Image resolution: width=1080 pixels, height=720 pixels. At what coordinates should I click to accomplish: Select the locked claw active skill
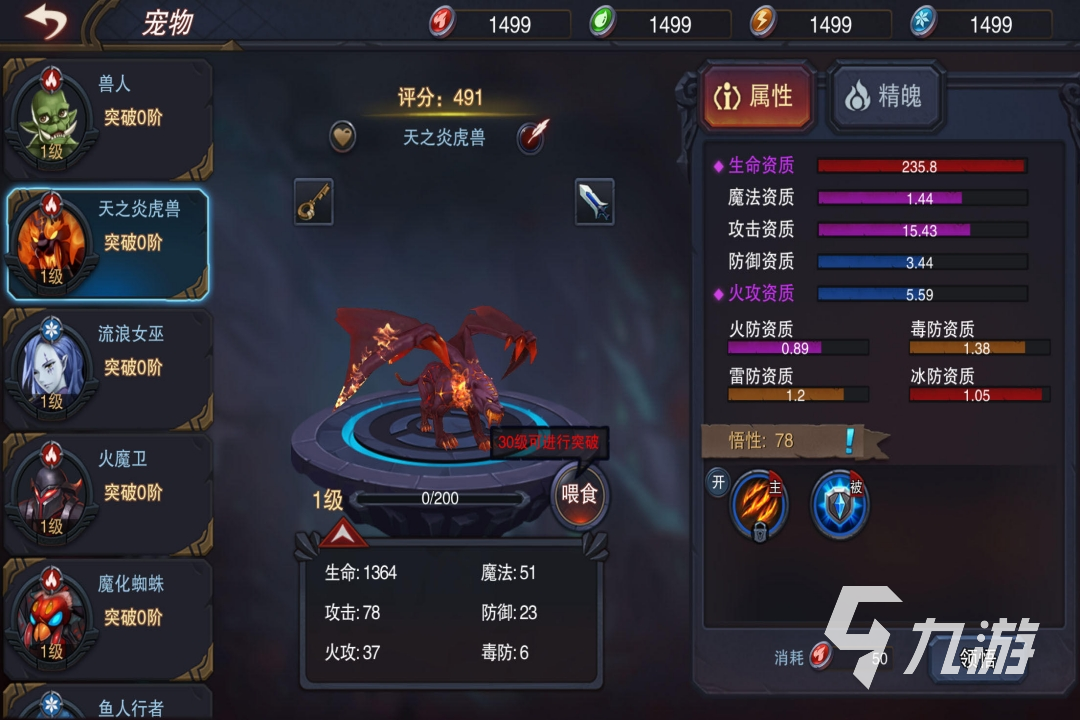click(x=759, y=505)
